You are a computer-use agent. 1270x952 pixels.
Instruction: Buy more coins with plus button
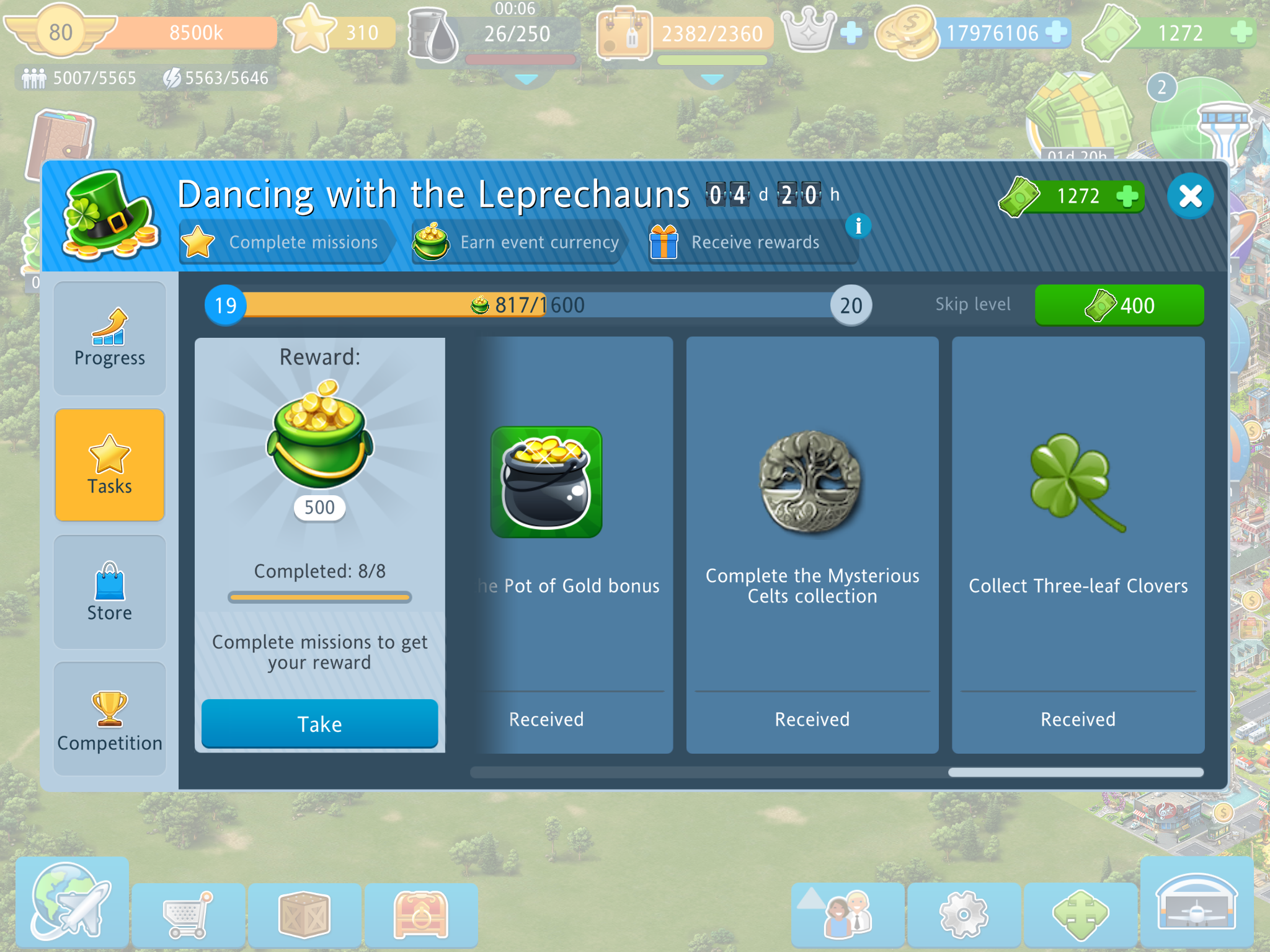click(x=1056, y=32)
